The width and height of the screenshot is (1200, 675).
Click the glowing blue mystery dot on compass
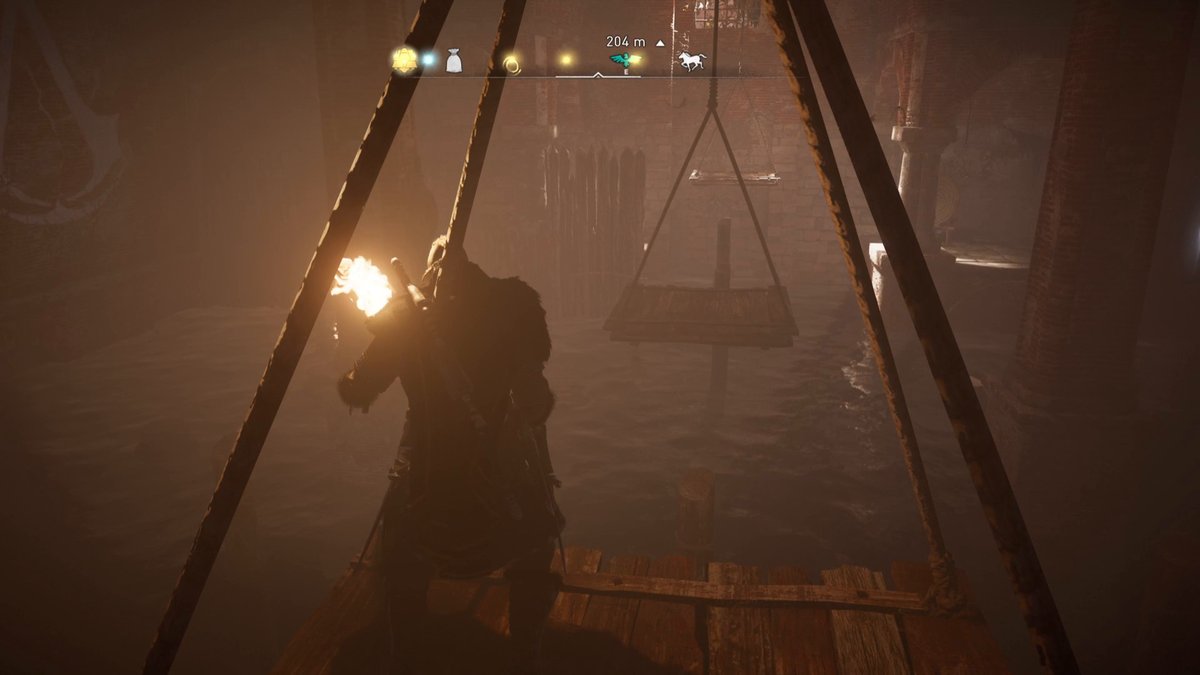click(x=428, y=60)
